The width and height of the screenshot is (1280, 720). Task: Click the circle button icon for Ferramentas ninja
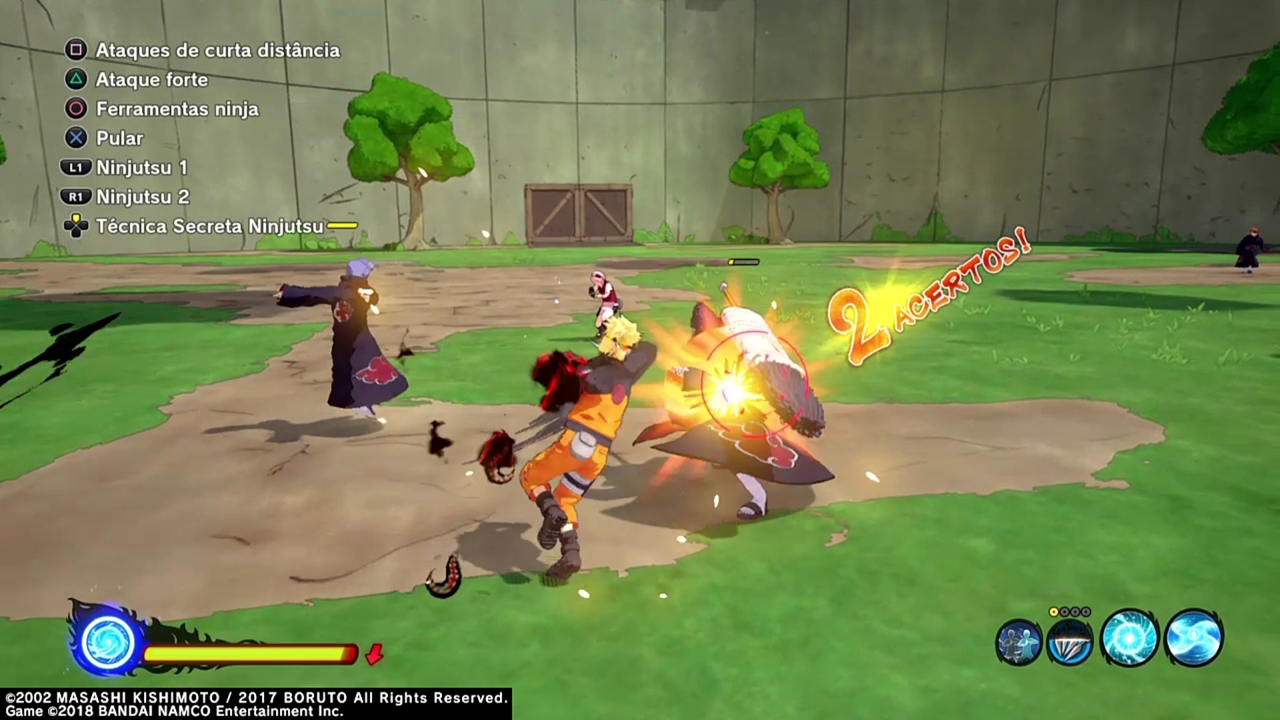76,108
